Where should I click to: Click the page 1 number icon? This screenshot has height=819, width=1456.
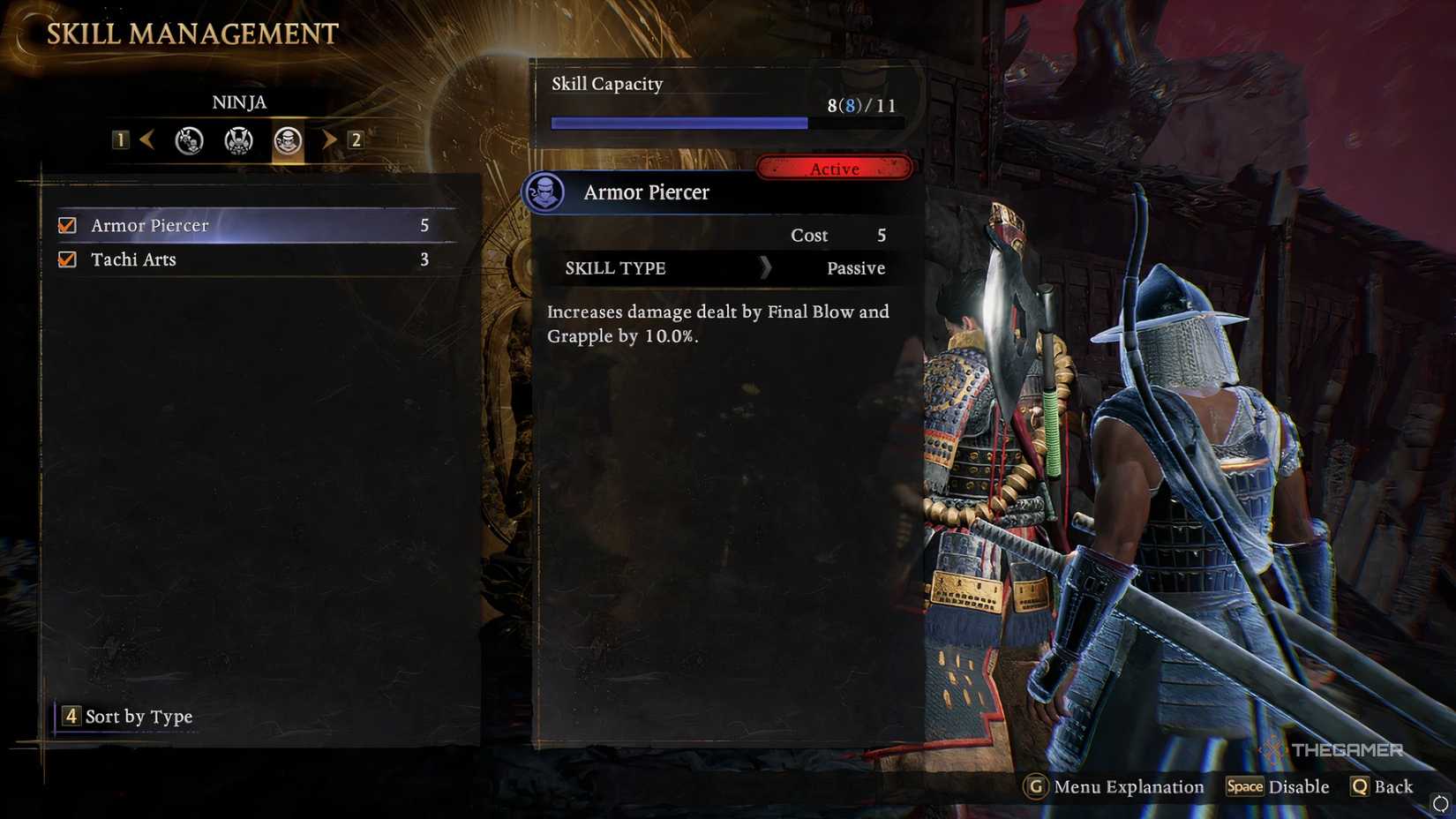point(121,139)
